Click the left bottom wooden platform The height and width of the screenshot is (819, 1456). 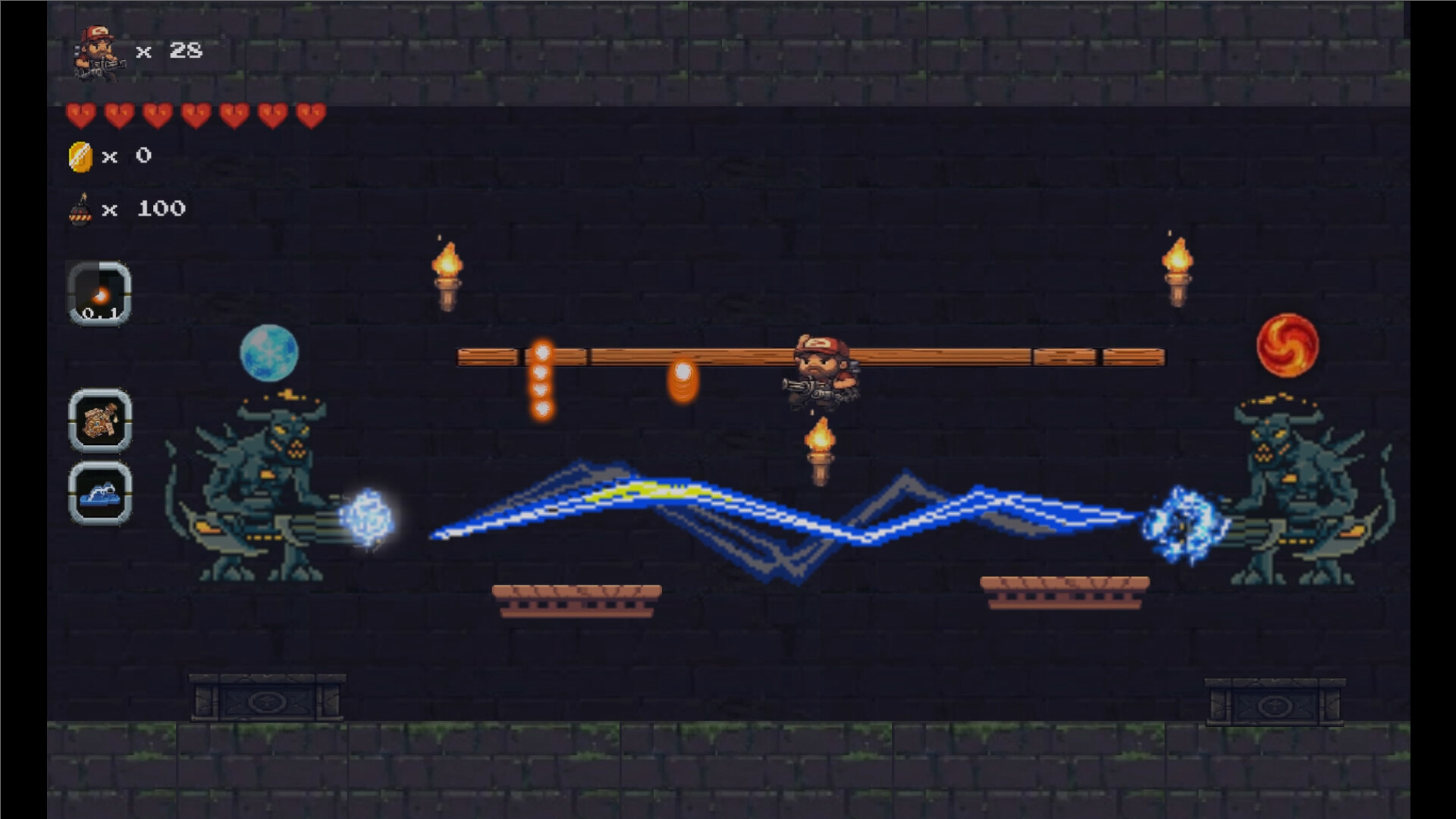(576, 599)
